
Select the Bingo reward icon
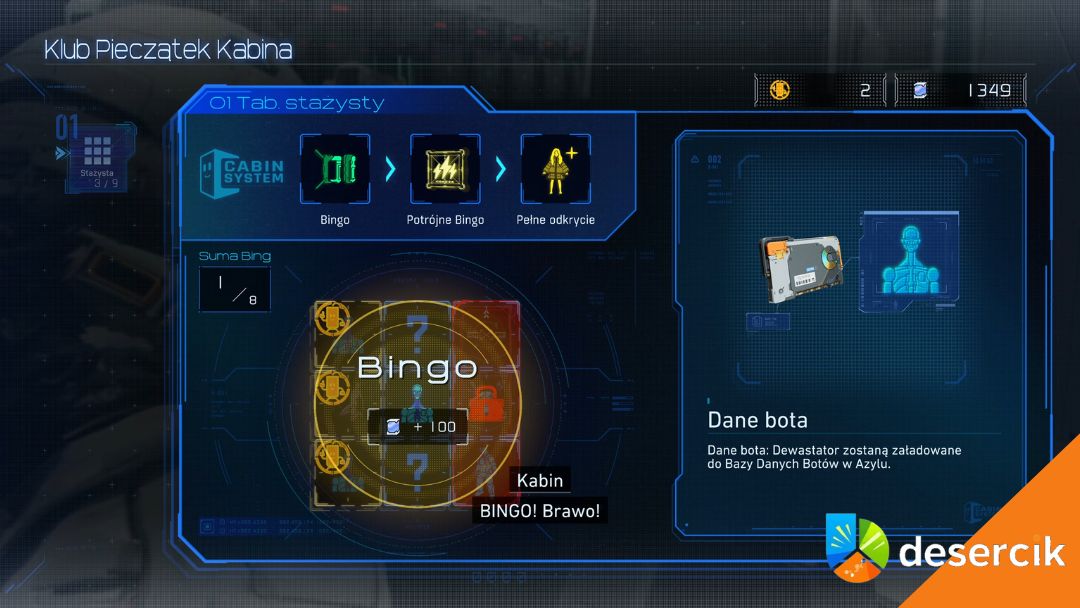[335, 169]
